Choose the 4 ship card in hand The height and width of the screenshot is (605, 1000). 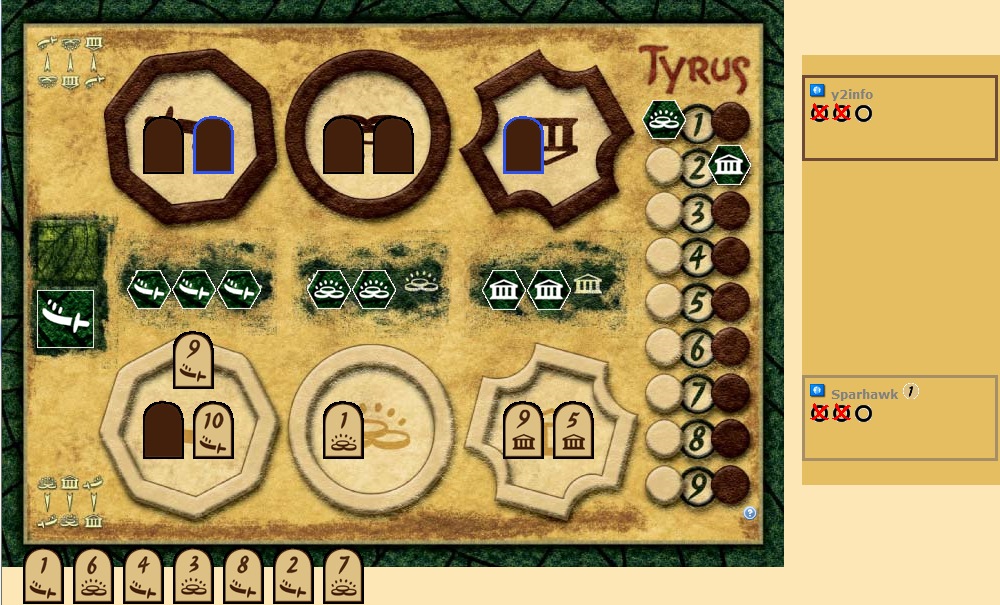(143, 577)
